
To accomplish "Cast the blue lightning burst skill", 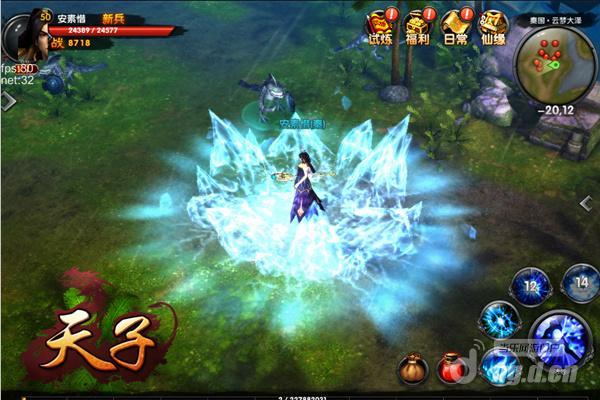I will pyautogui.click(x=497, y=322).
